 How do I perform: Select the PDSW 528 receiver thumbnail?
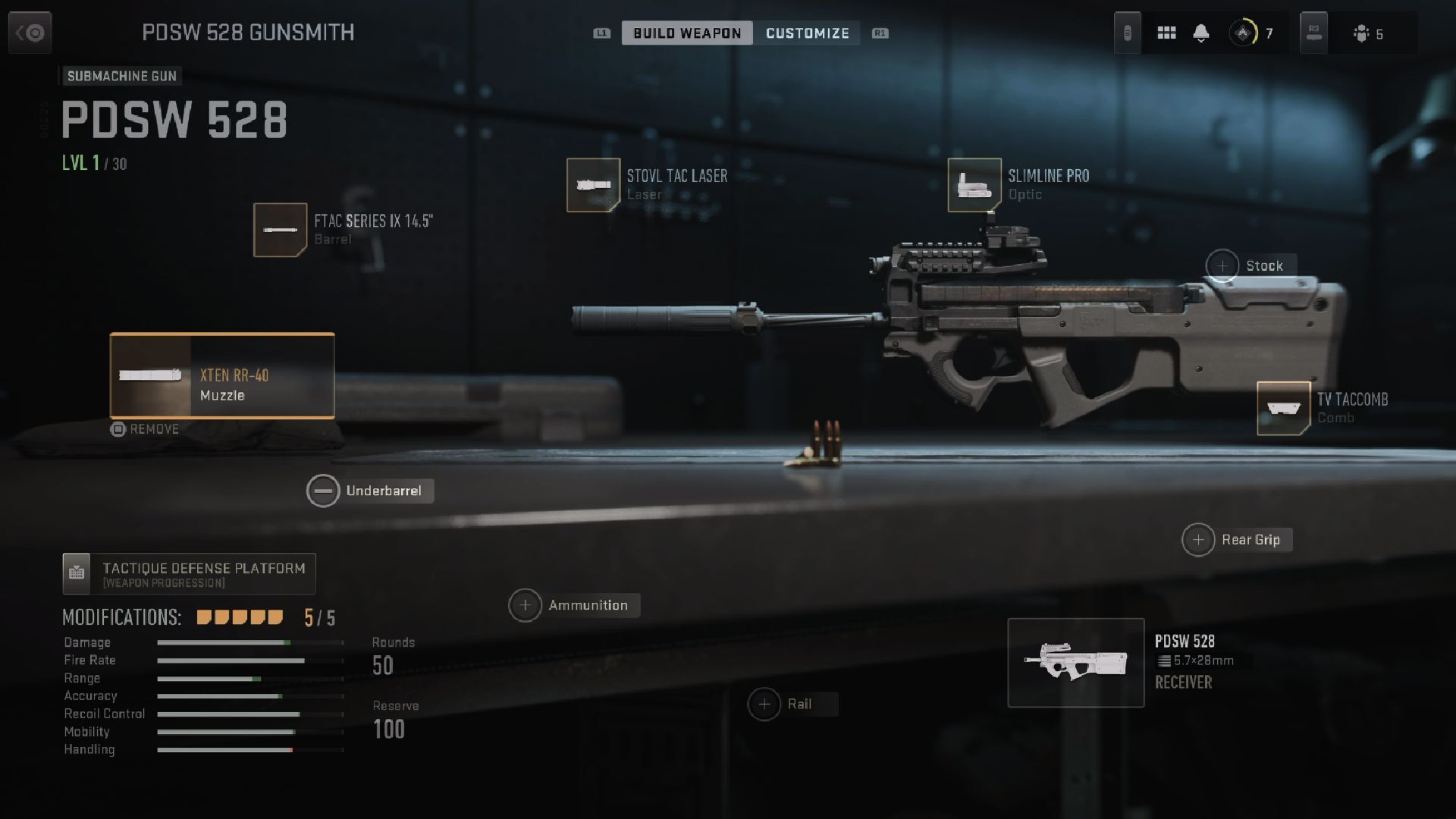pyautogui.click(x=1075, y=663)
